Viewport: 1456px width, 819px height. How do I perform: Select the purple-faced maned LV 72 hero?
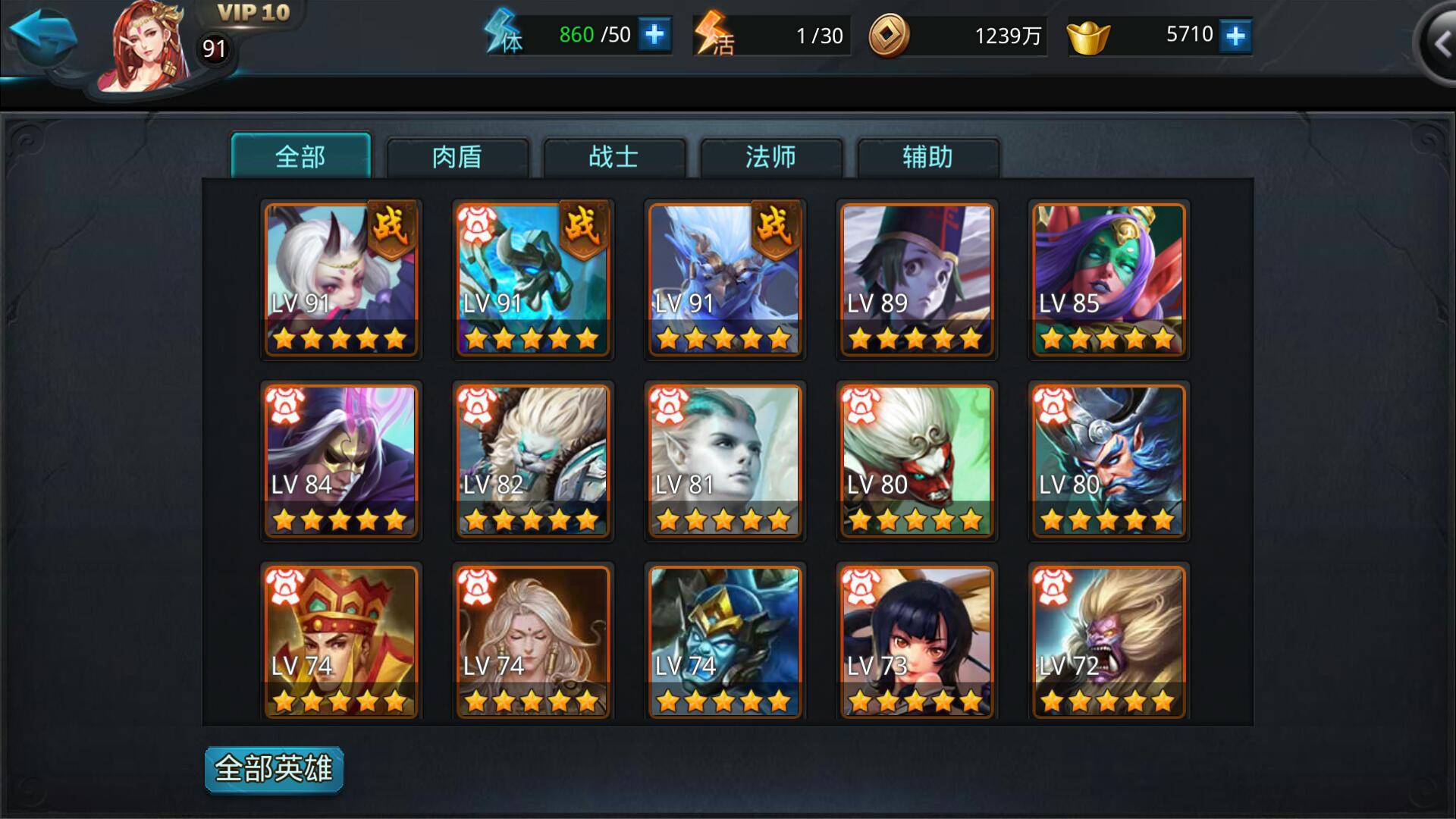point(1108,642)
